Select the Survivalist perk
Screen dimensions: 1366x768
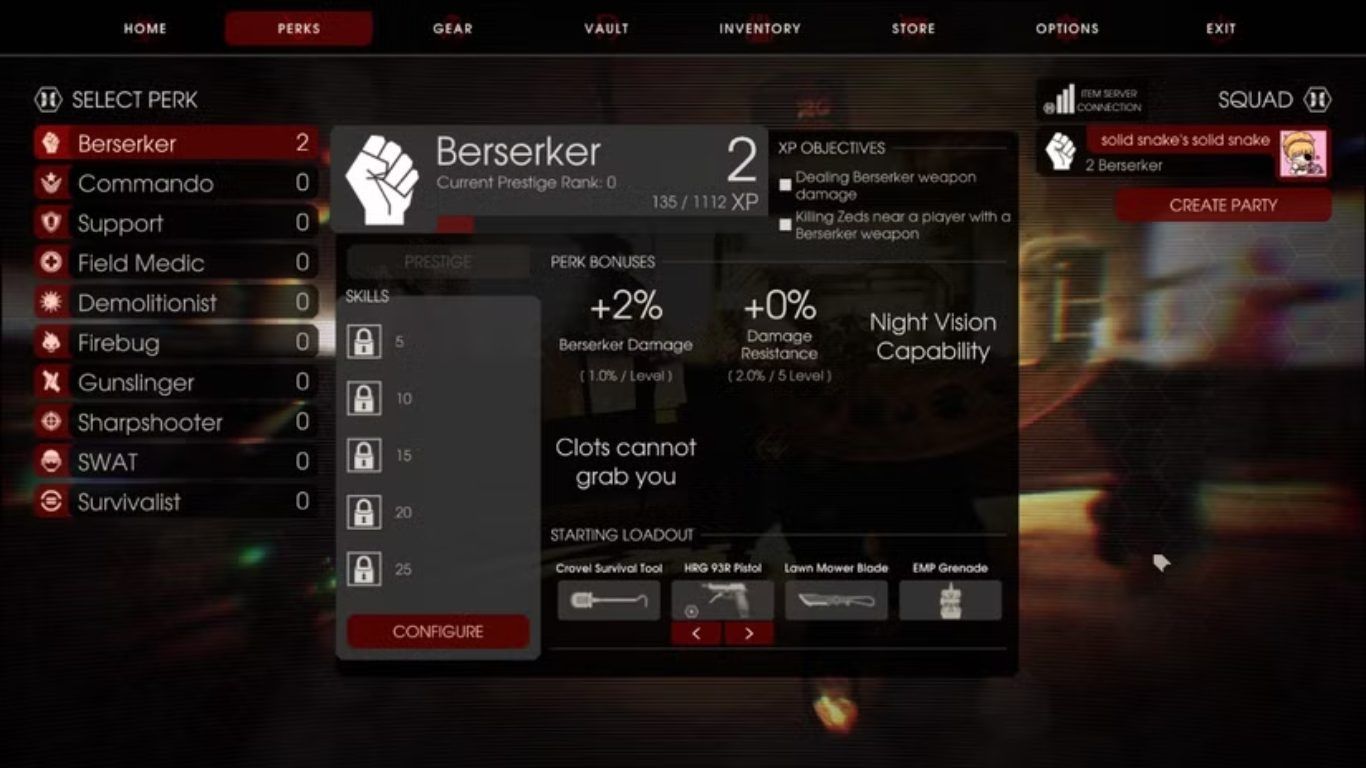point(175,502)
